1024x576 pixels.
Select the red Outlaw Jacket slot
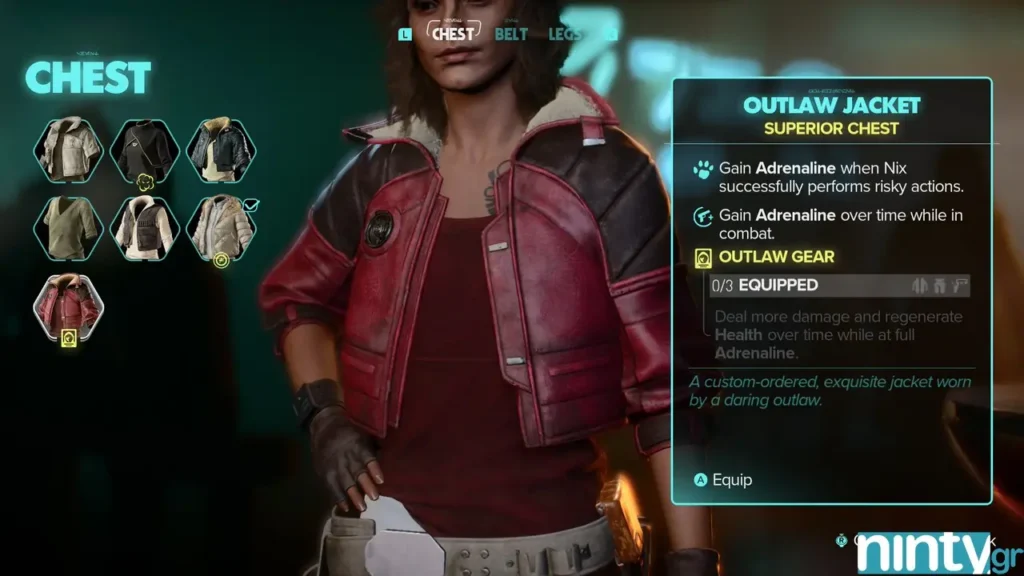pos(68,304)
